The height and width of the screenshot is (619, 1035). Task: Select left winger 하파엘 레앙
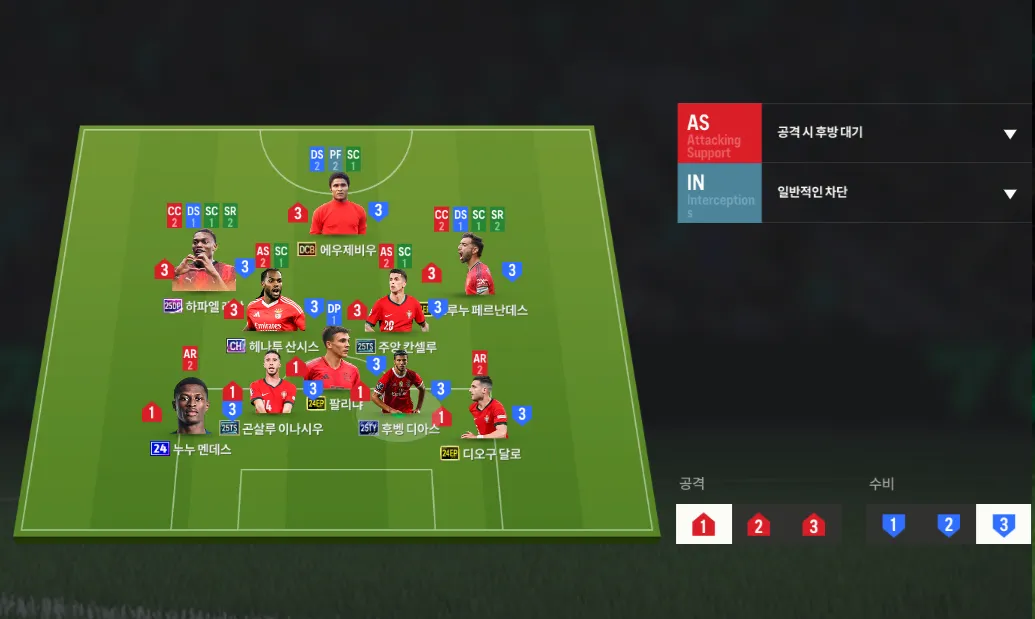click(x=202, y=262)
